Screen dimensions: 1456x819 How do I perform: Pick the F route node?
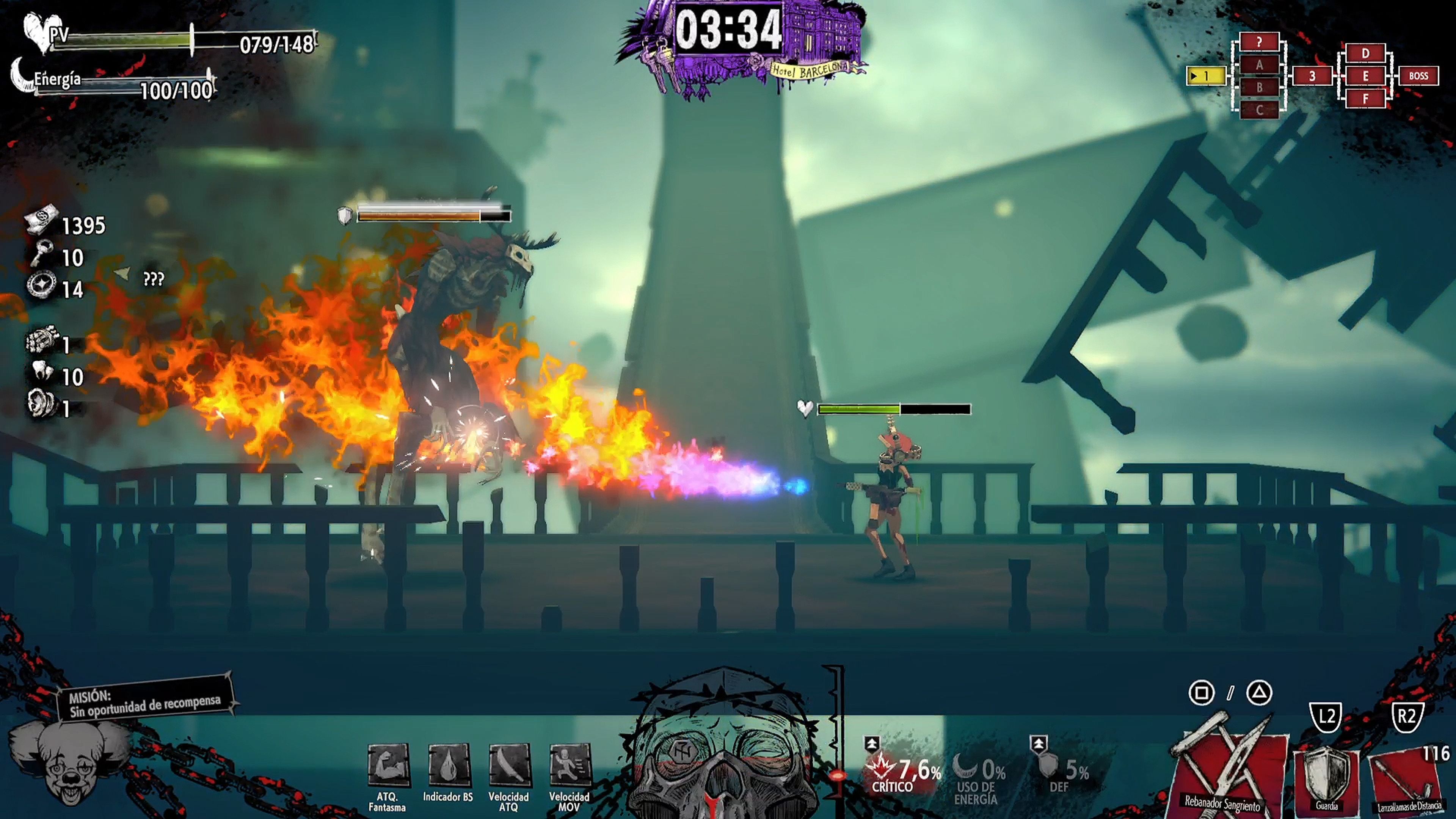click(1365, 99)
